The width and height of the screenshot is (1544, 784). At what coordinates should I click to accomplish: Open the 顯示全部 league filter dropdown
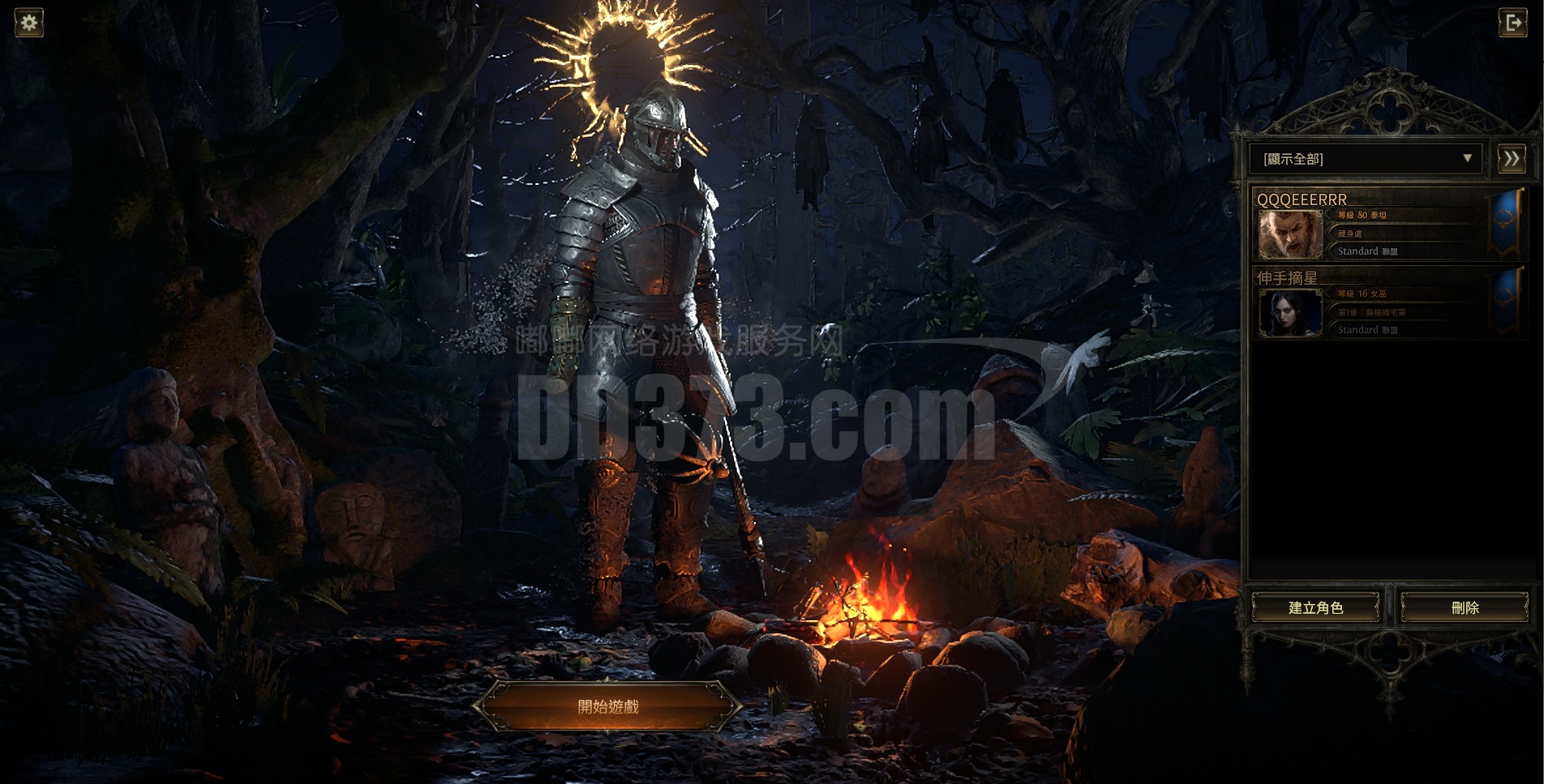(1366, 159)
